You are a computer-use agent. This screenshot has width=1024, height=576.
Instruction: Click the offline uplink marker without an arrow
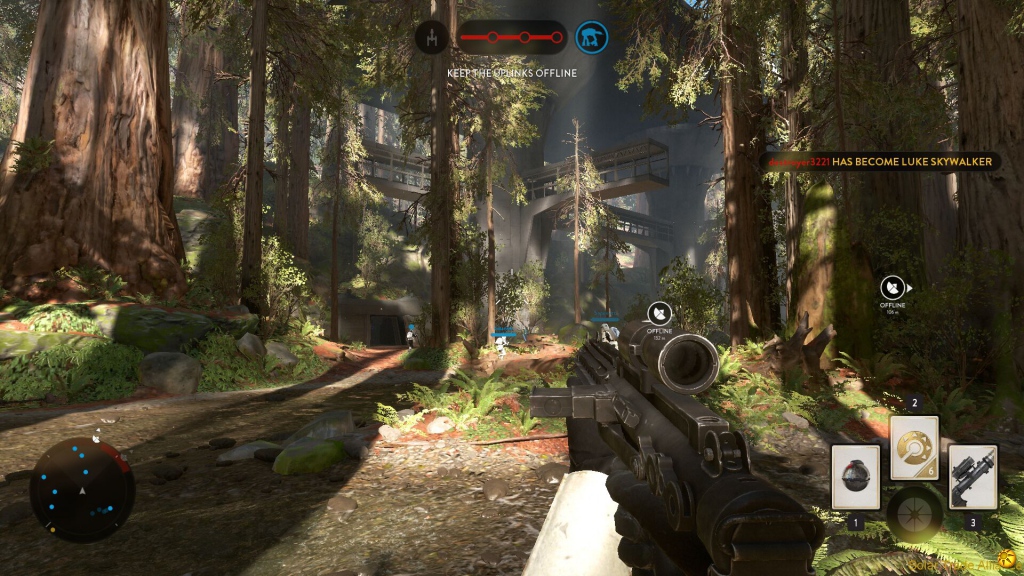(658, 315)
